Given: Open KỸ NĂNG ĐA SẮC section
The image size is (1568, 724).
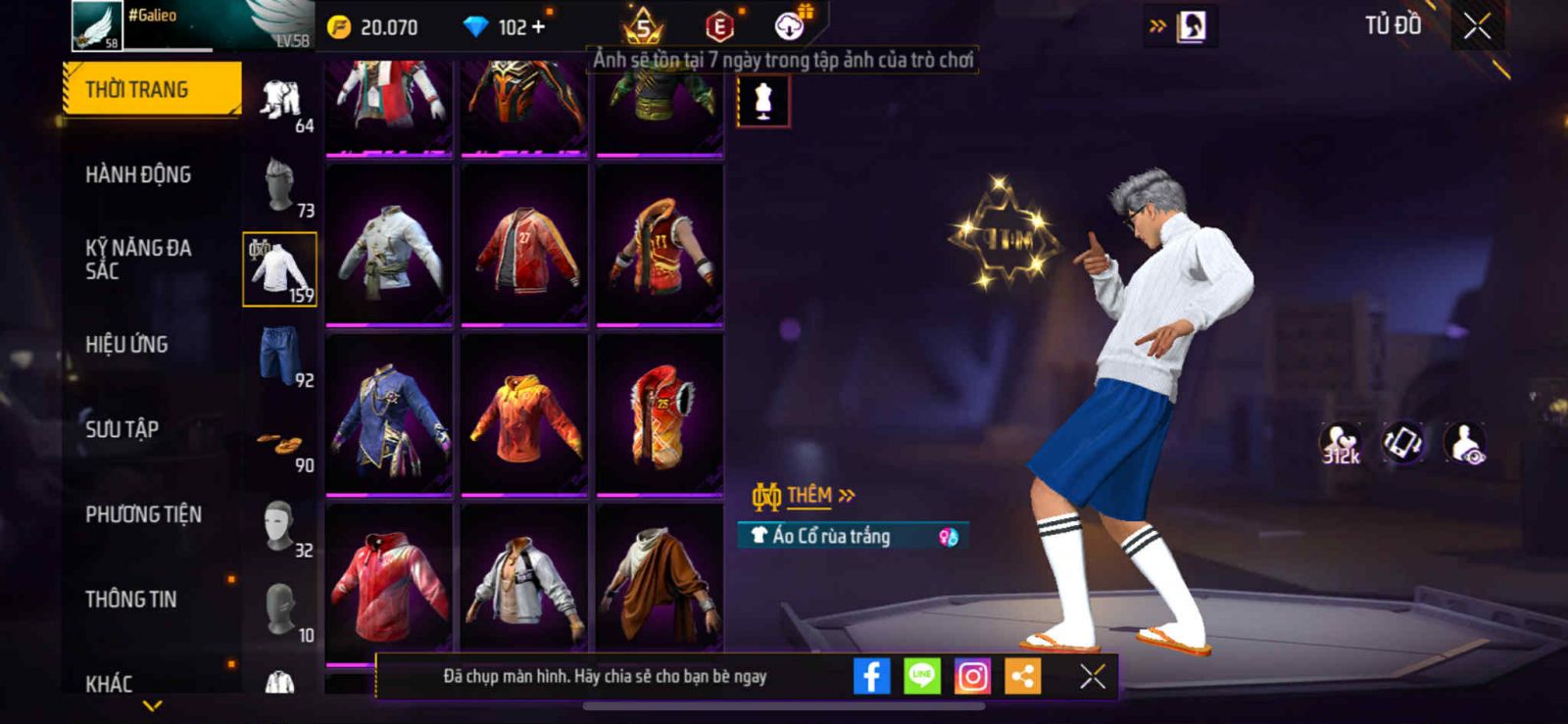Looking at the screenshot, I should tap(138, 260).
